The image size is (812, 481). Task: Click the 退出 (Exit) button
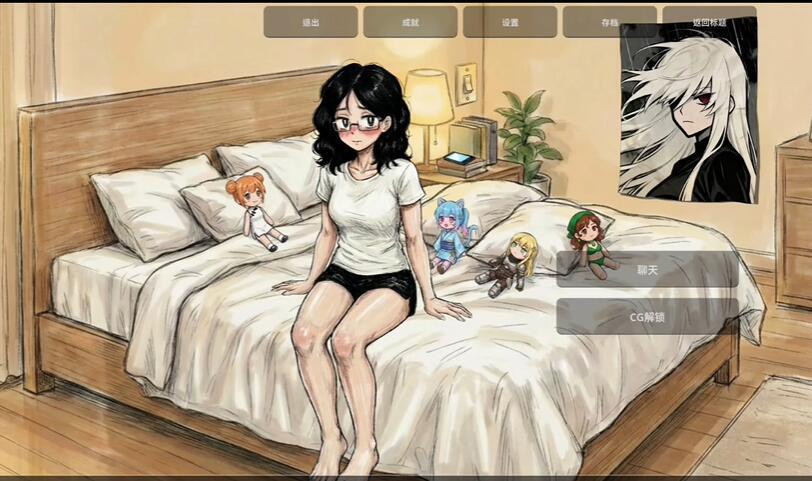click(x=310, y=22)
